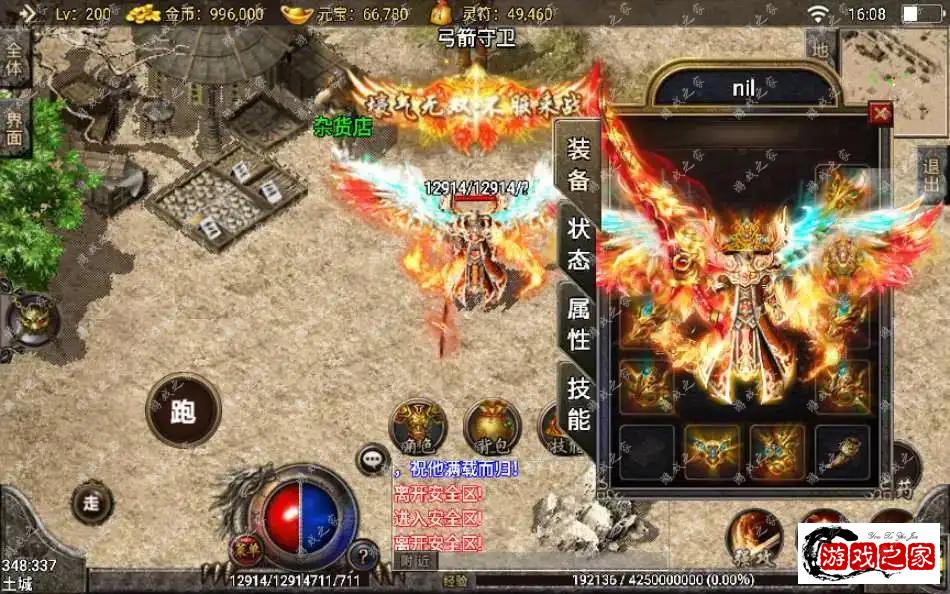950x594 pixels.
Task: Open the red 菜单 menu button
Action: [x=241, y=547]
